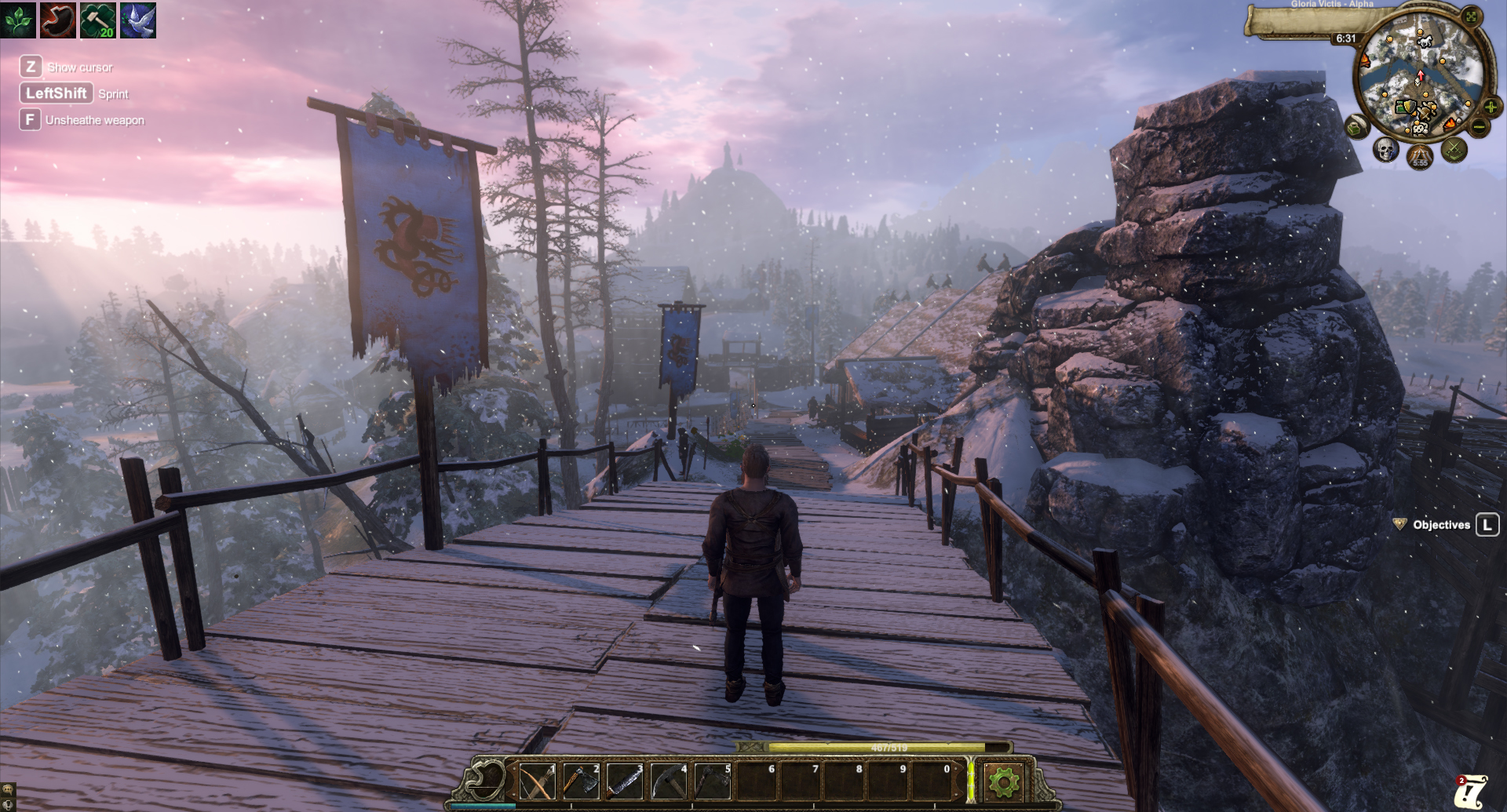Zoom out the minimap with minus button
This screenshot has height=812, width=1507.
point(1479,126)
